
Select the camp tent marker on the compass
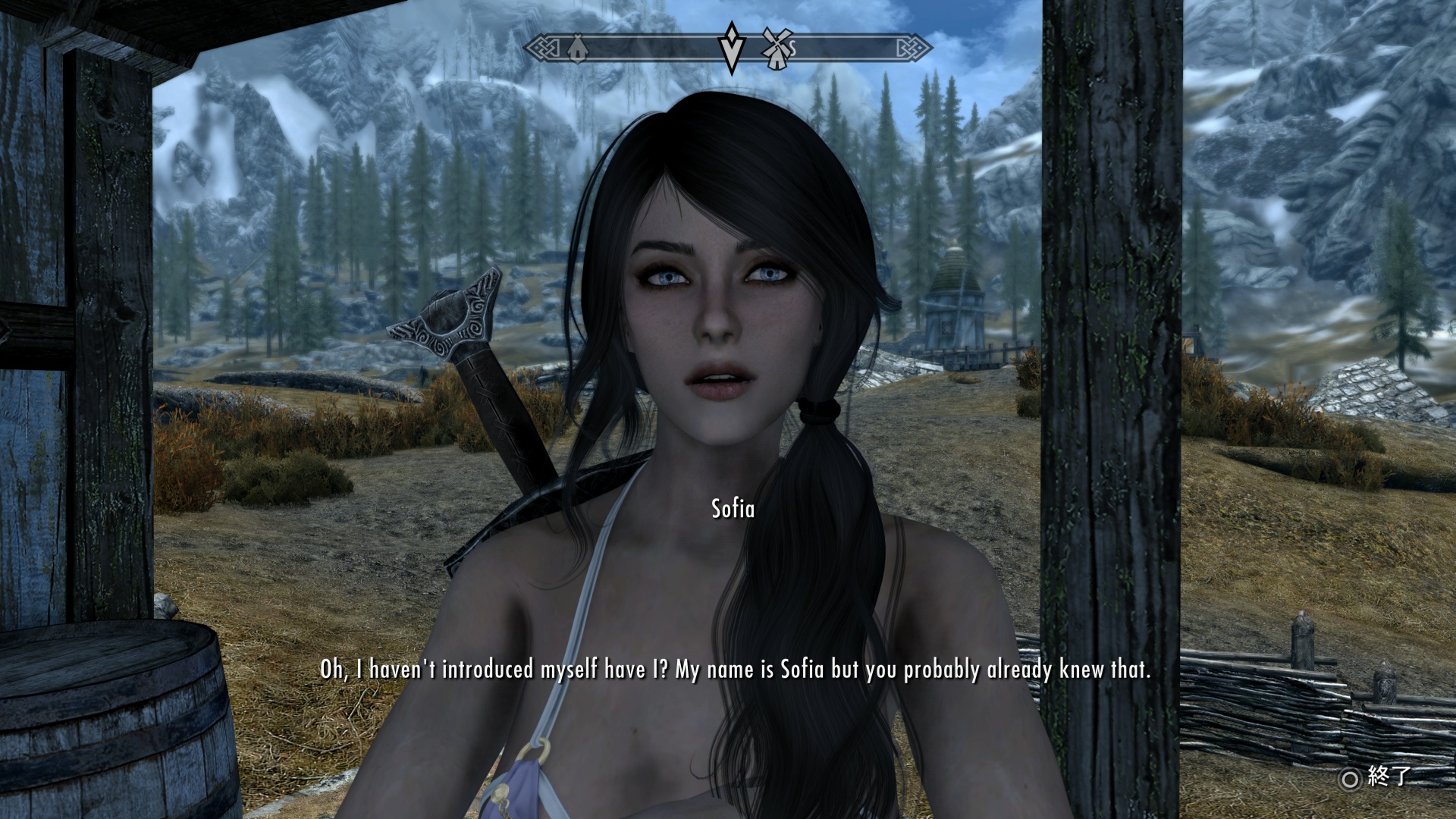click(x=578, y=49)
